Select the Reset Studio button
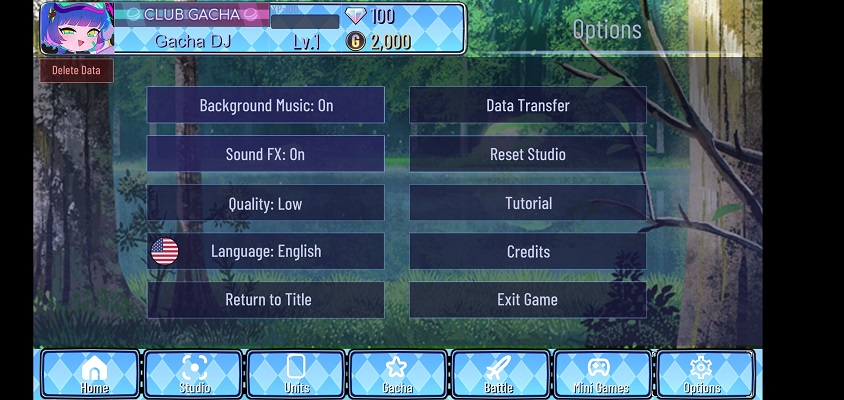Viewport: 844px width, 400px height. (x=528, y=154)
